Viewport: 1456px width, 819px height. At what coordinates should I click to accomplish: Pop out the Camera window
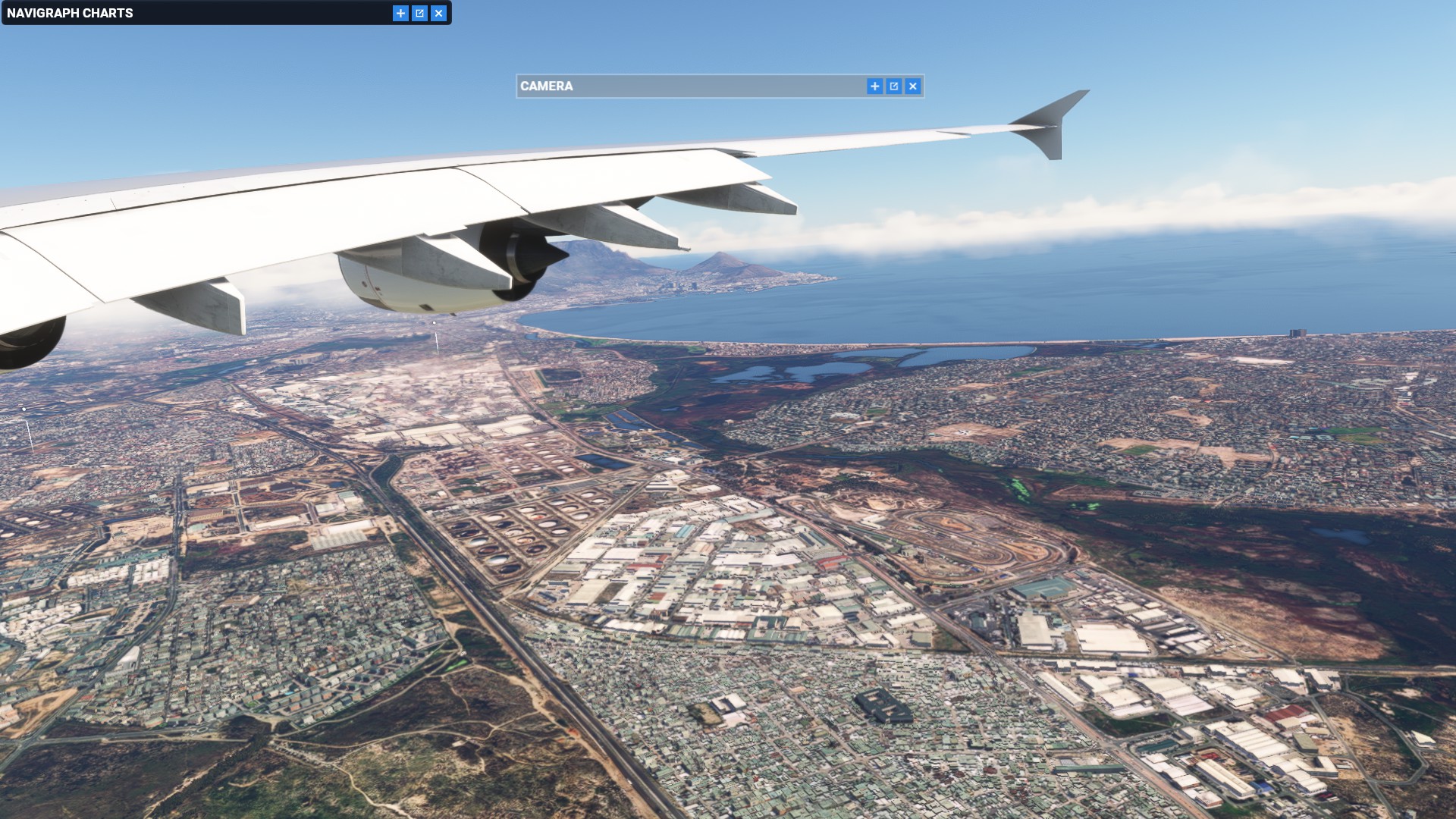point(893,86)
